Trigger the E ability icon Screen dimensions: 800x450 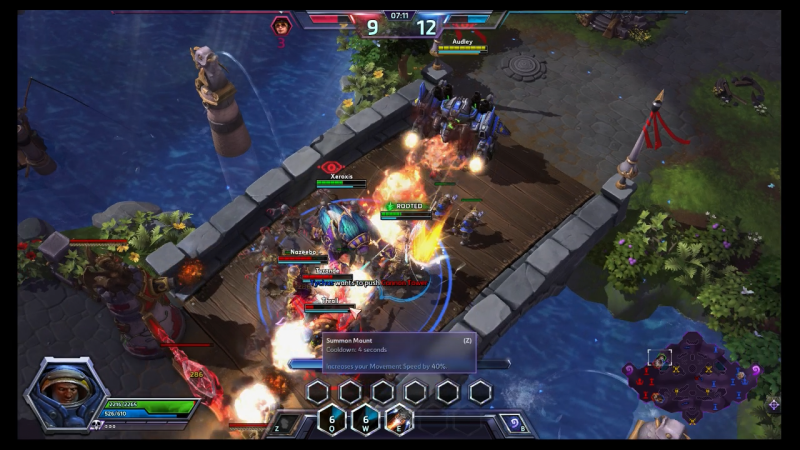pyautogui.click(x=399, y=420)
